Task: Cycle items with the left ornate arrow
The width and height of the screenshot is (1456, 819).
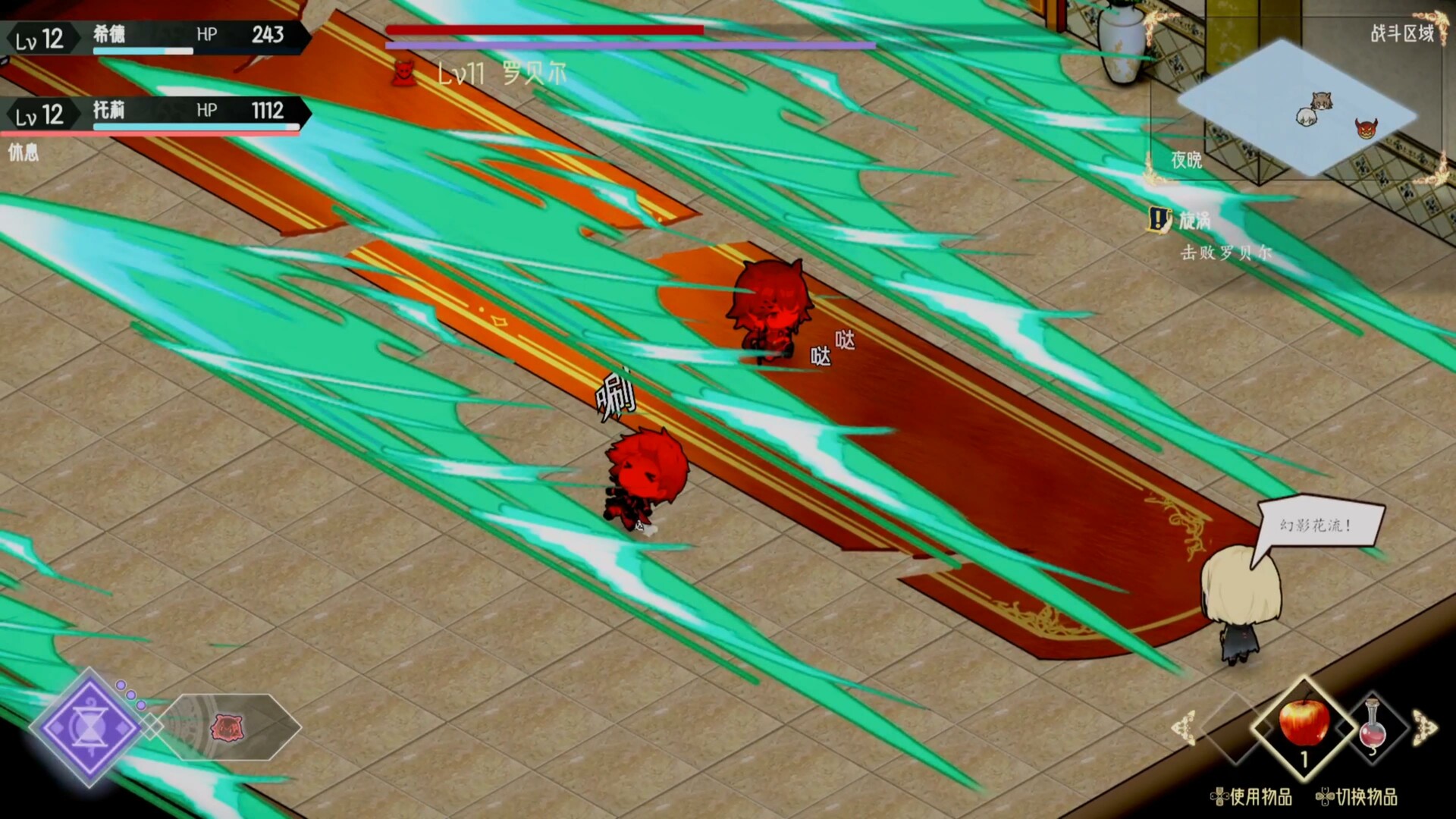Action: pyautogui.click(x=1184, y=728)
